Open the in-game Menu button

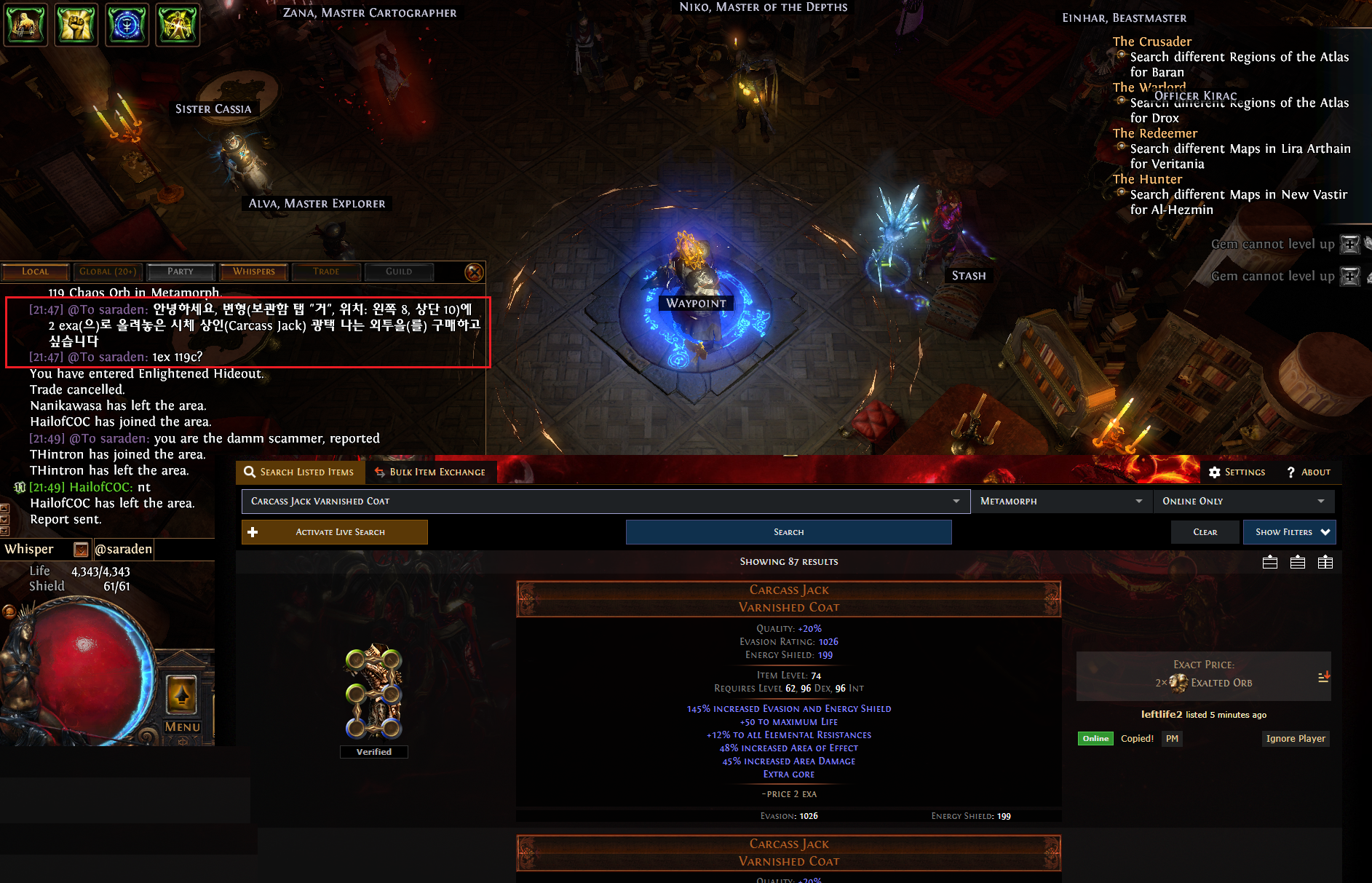pyautogui.click(x=182, y=726)
